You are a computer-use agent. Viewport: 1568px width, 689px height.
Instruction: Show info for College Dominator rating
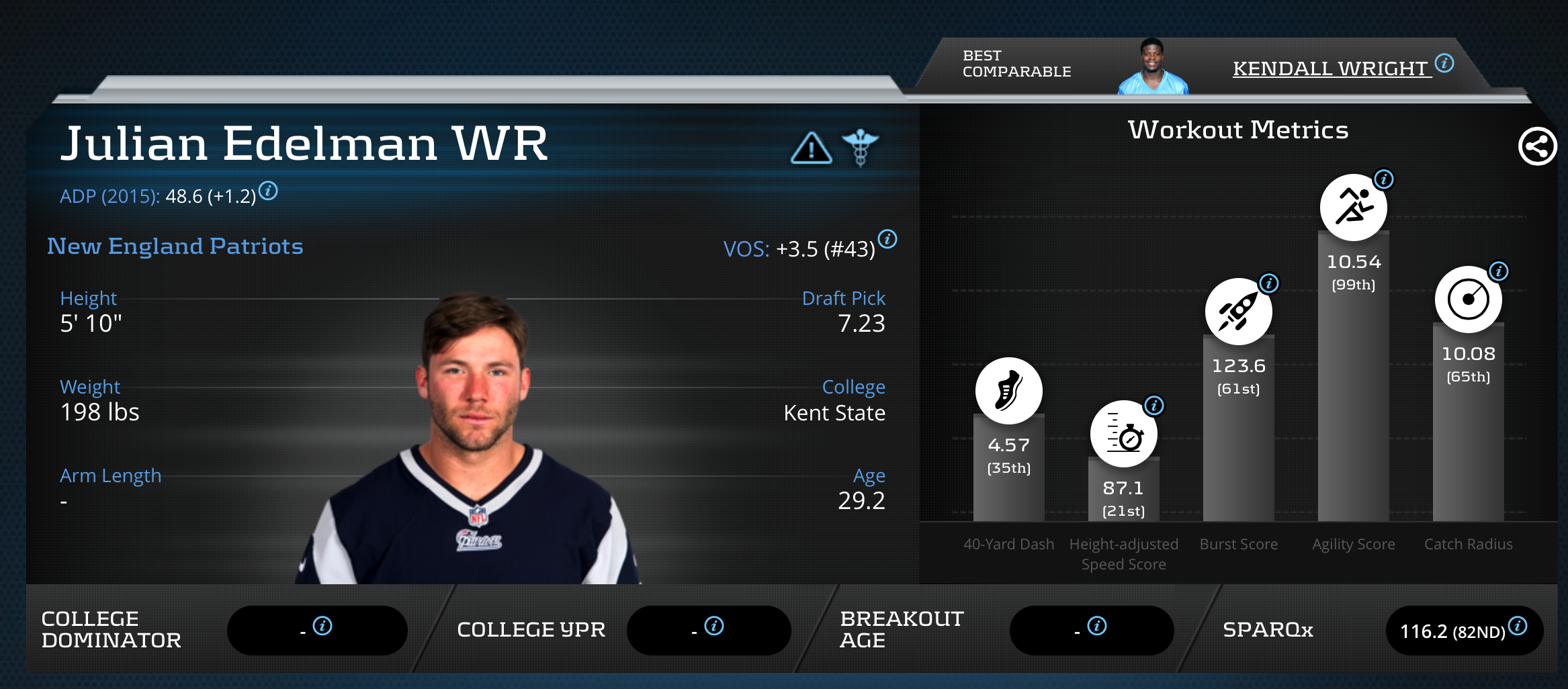322,626
